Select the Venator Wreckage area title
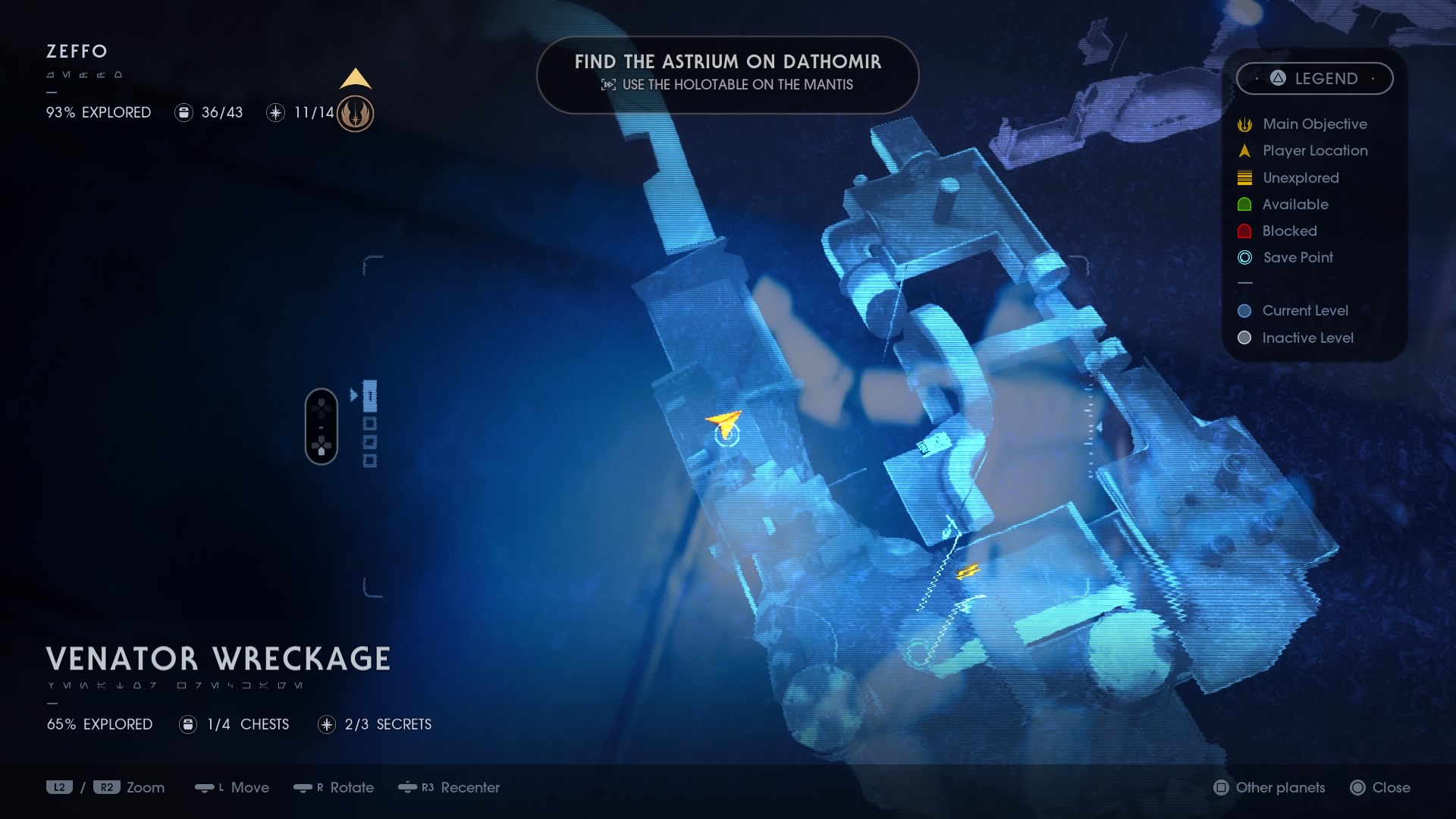The width and height of the screenshot is (1456, 819). point(218,658)
